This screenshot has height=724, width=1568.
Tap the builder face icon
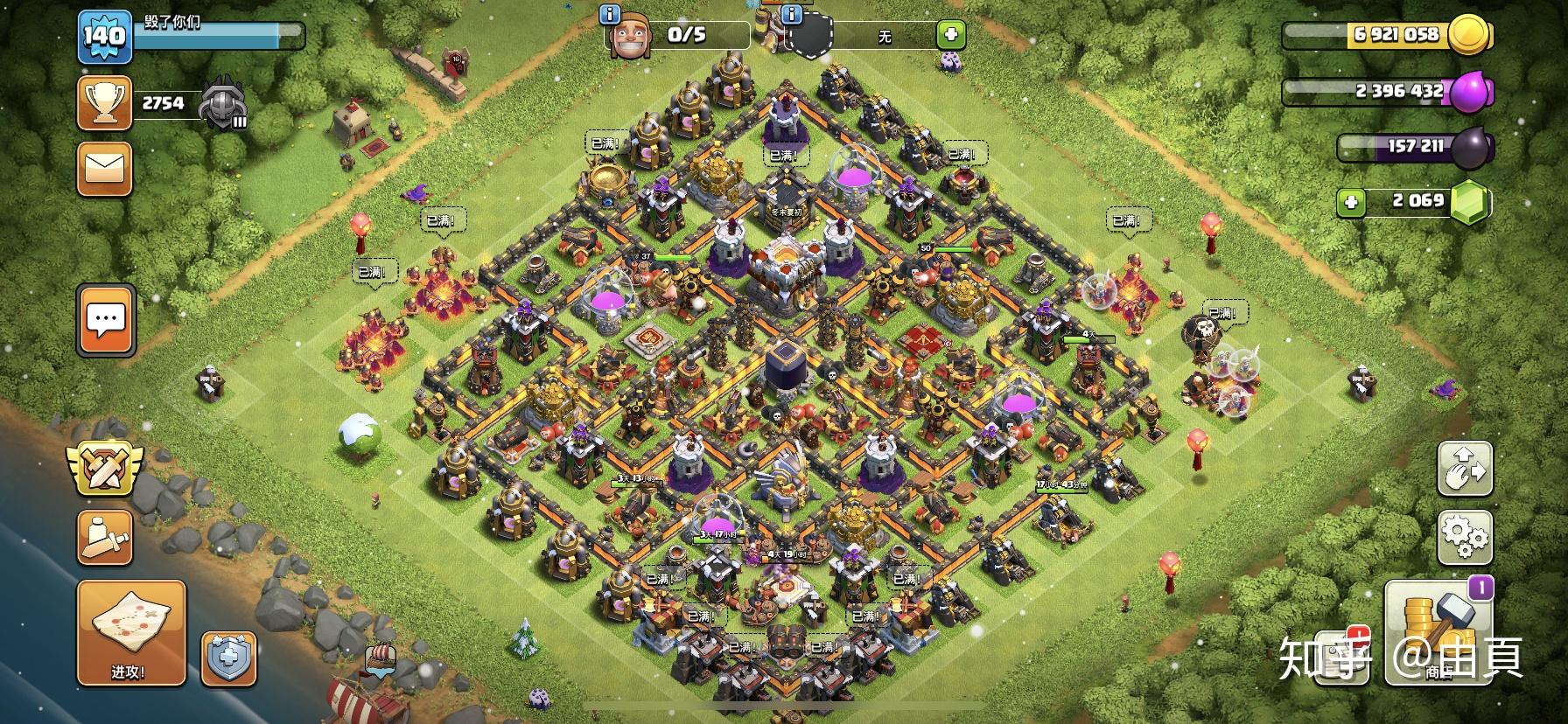click(630, 38)
